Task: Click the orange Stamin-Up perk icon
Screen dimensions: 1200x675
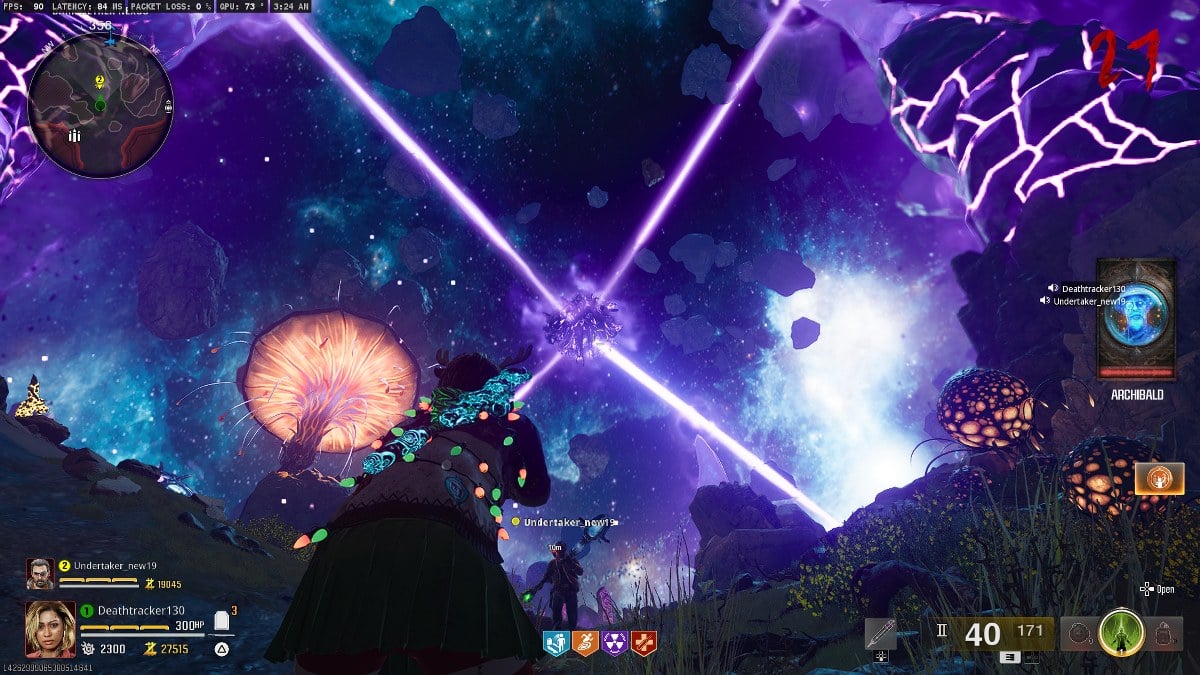Action: 585,643
